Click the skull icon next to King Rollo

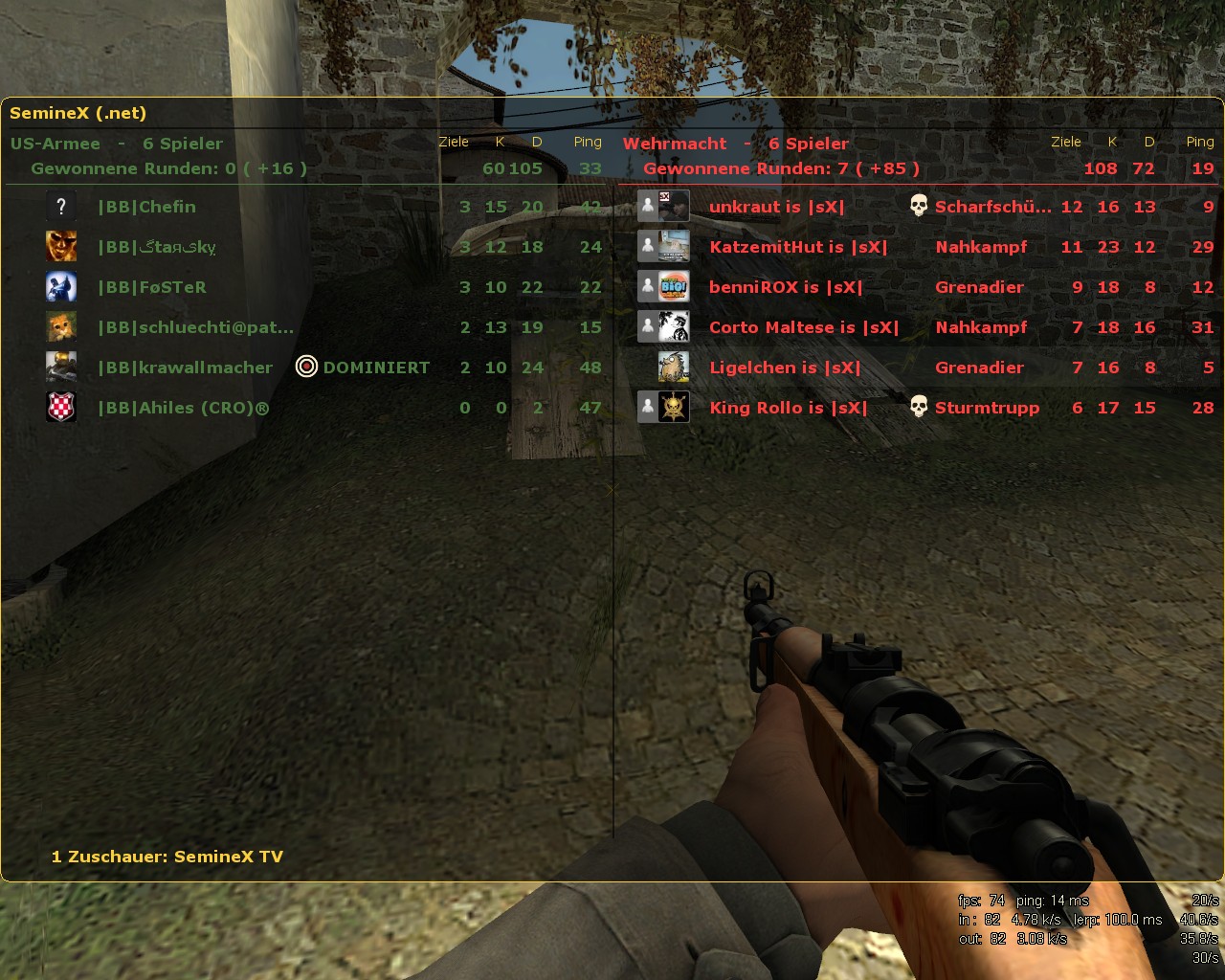point(919,407)
